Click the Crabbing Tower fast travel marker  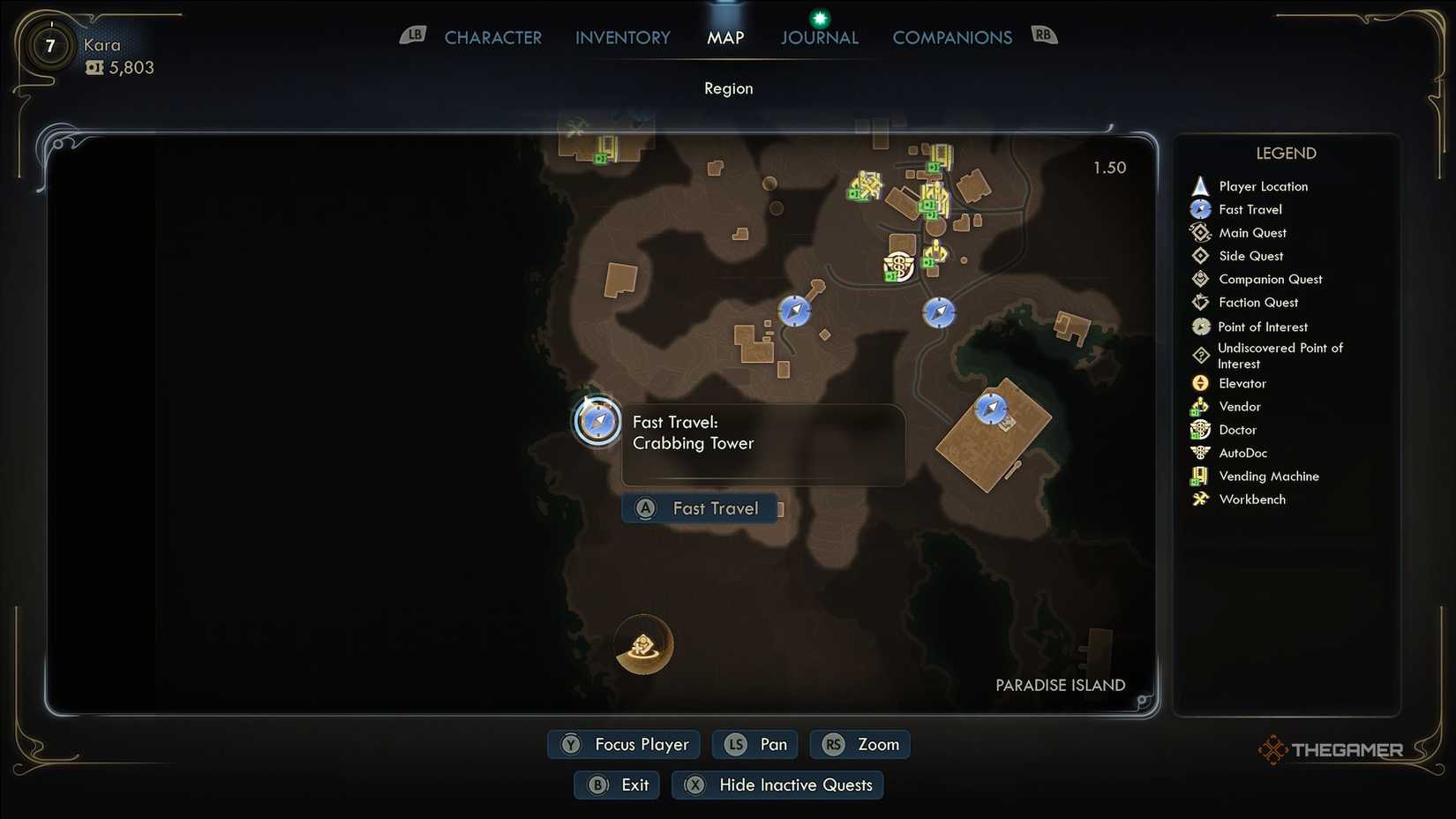click(x=597, y=422)
